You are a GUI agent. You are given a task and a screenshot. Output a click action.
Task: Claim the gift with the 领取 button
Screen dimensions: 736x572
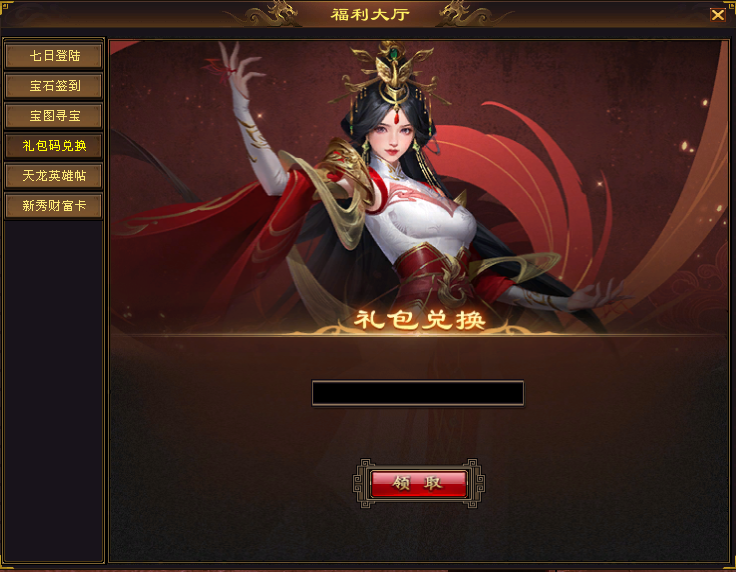click(418, 483)
